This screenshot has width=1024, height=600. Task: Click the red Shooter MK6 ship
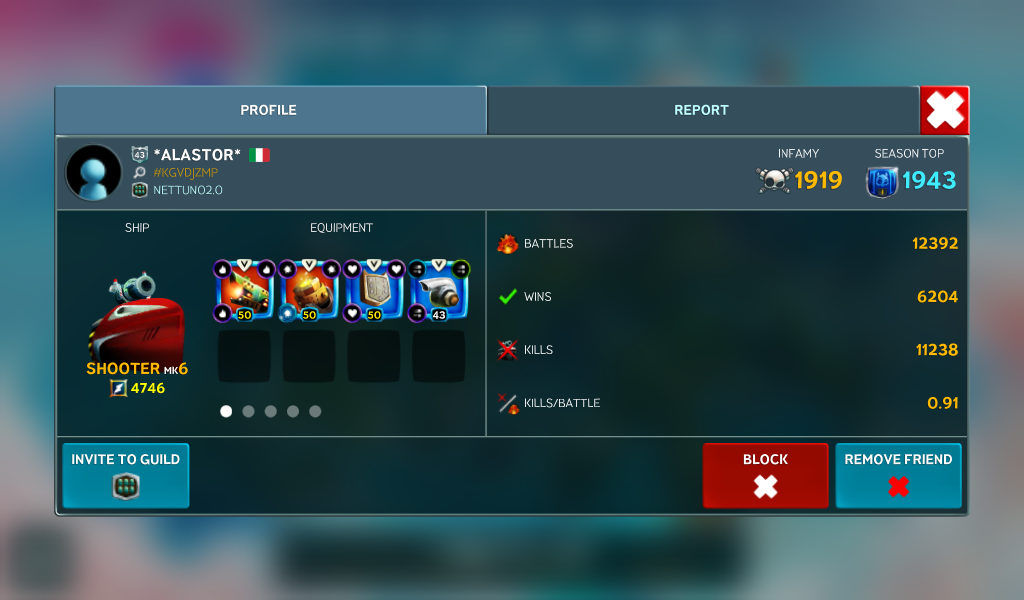pos(137,318)
